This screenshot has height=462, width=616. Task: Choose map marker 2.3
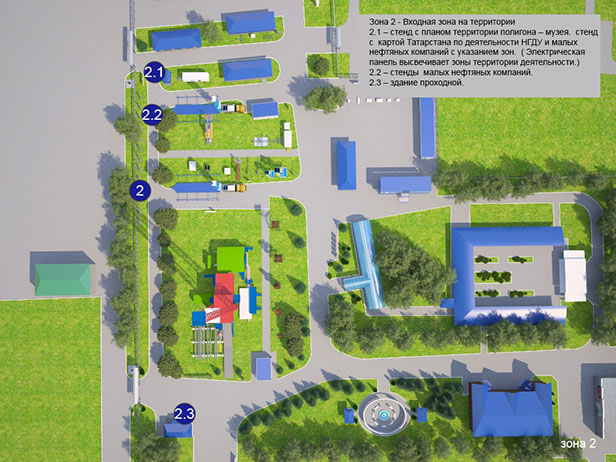(184, 412)
